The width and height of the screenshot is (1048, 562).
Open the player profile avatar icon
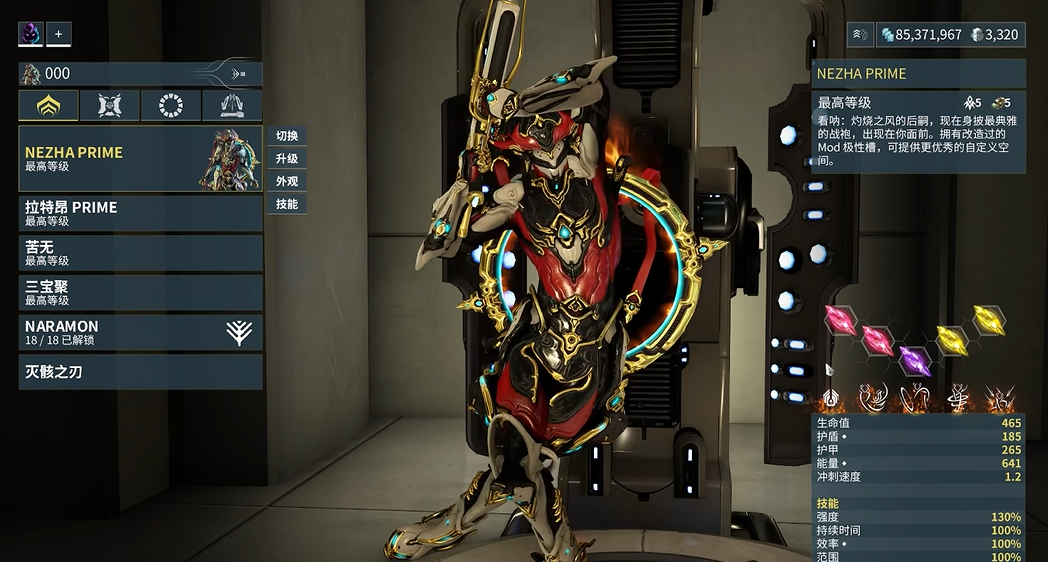[x=31, y=34]
